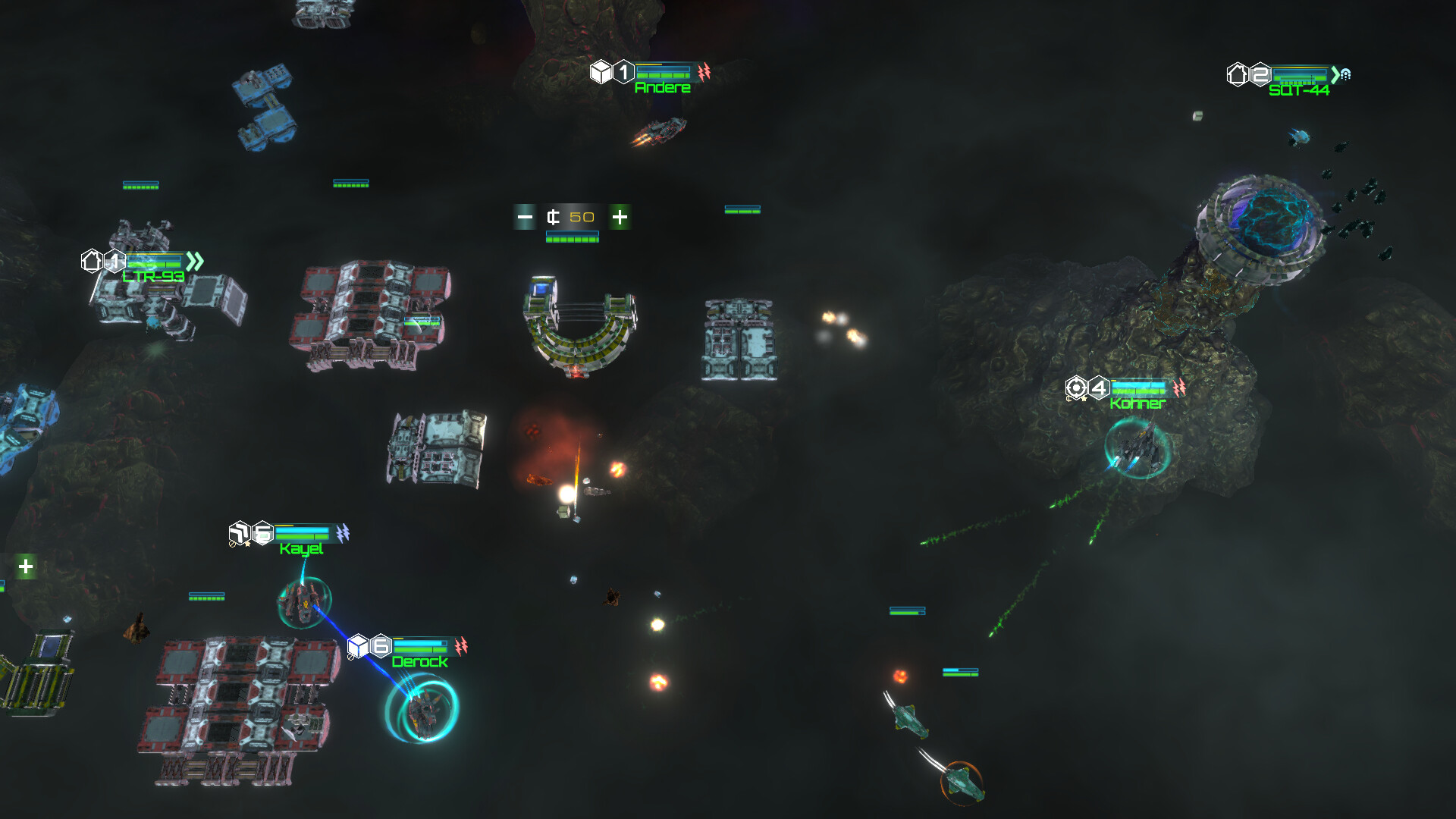
Task: Click Kayel's hexagonal rank badge showing 5
Action: click(262, 532)
